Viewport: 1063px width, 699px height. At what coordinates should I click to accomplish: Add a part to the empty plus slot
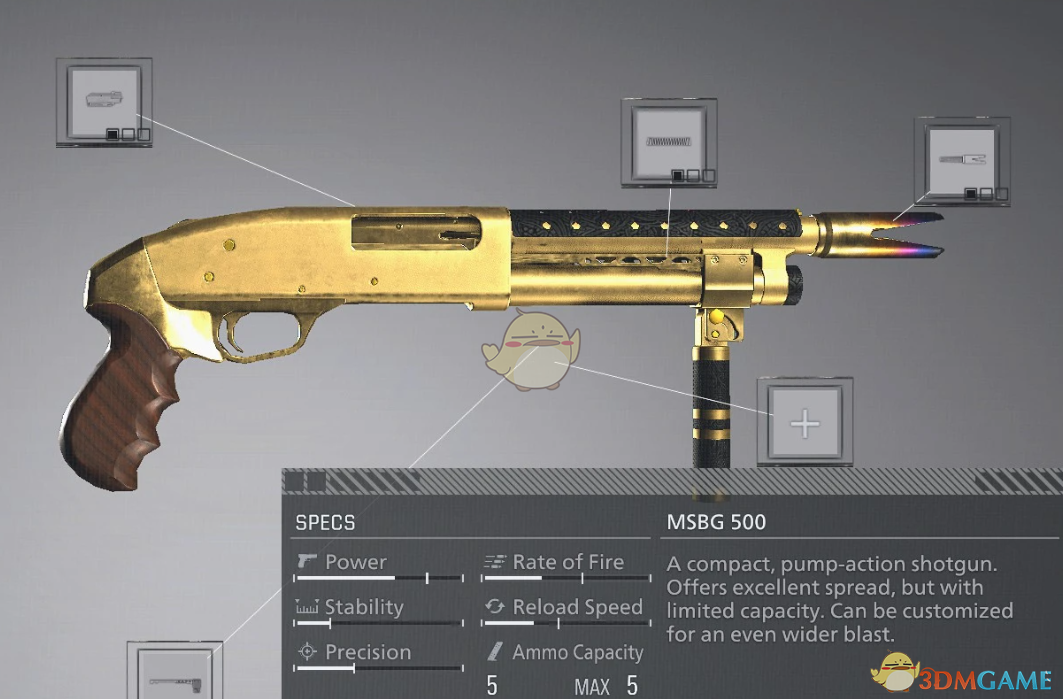[804, 423]
